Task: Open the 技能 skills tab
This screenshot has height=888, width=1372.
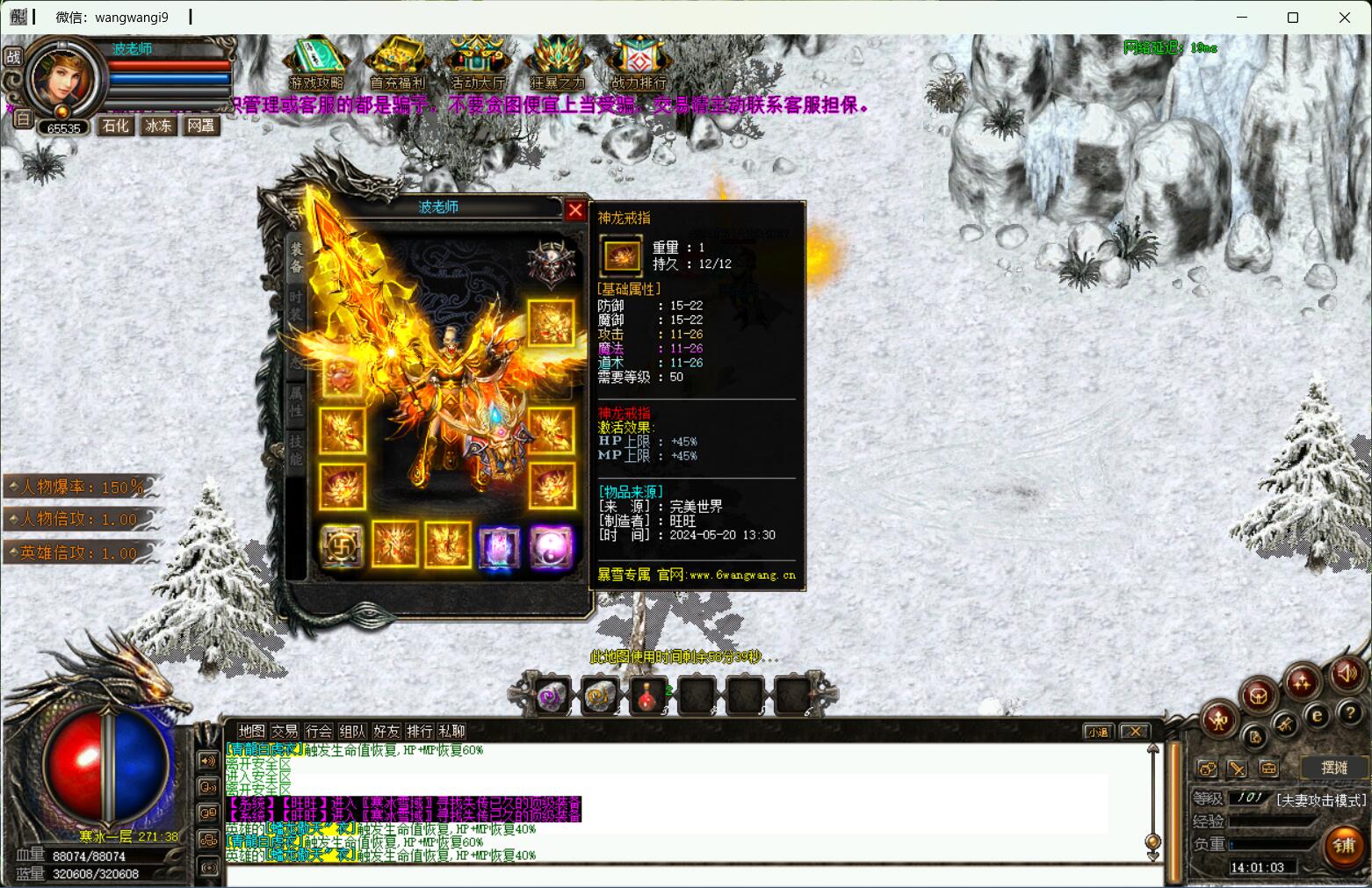Action: (x=296, y=449)
